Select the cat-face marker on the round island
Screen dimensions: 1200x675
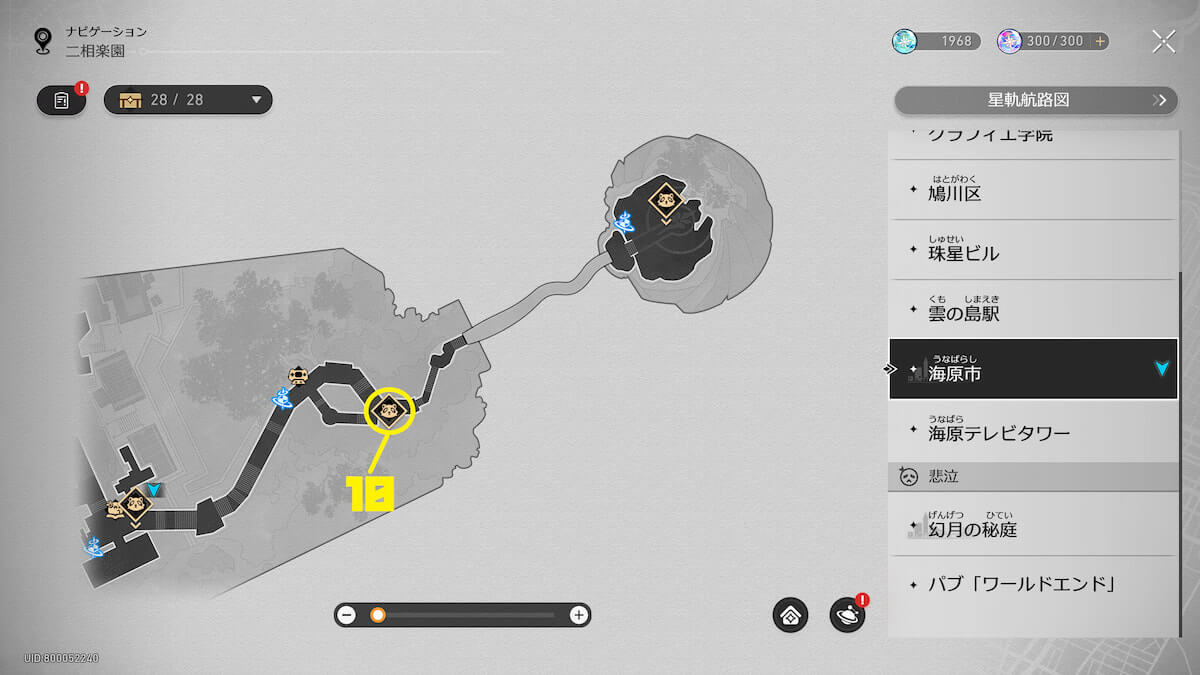(x=664, y=198)
